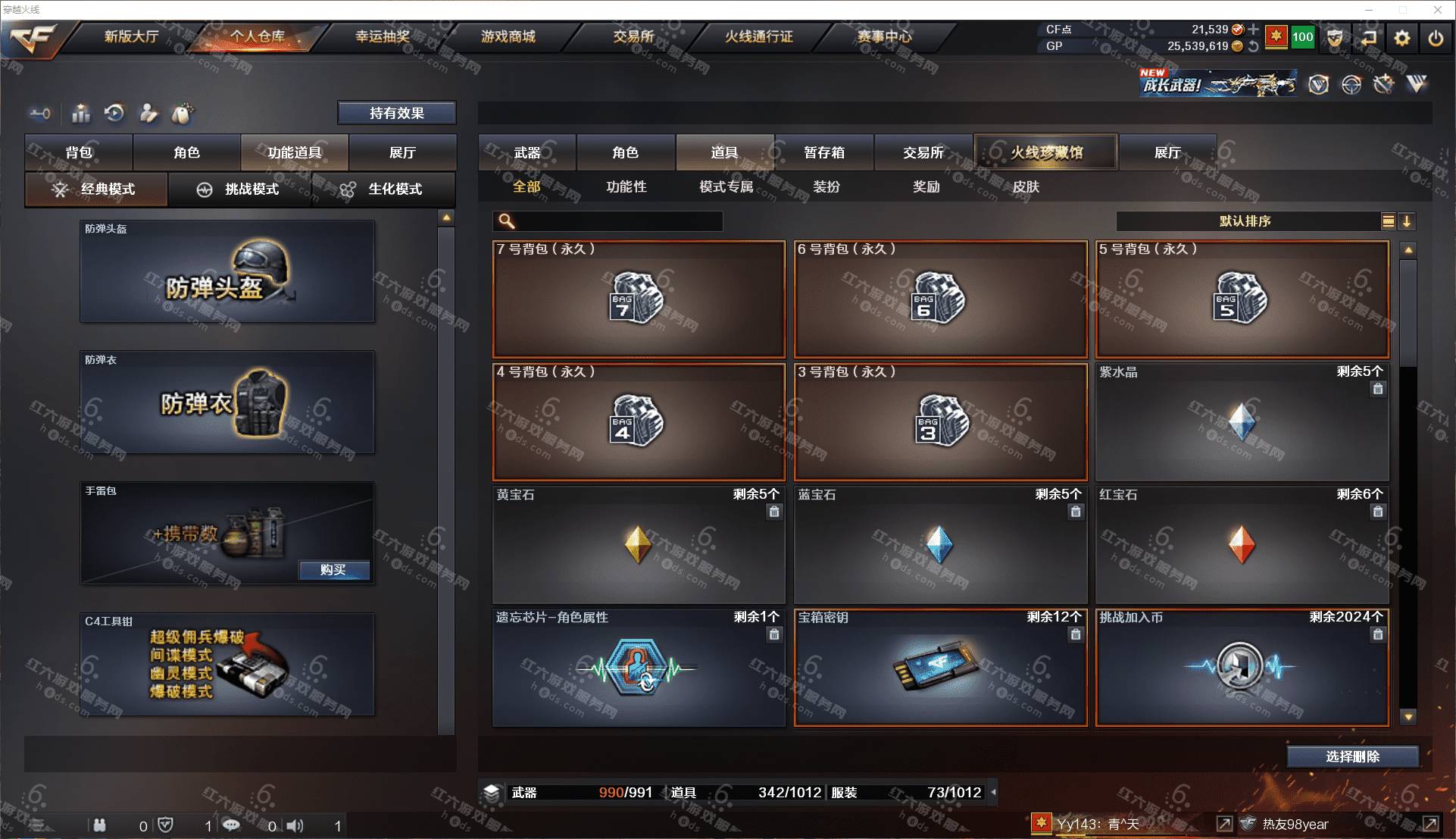Viewport: 1456px width, 839px height.
Task: Open the 幸运抽奖 lucky draw page
Action: coord(383,36)
